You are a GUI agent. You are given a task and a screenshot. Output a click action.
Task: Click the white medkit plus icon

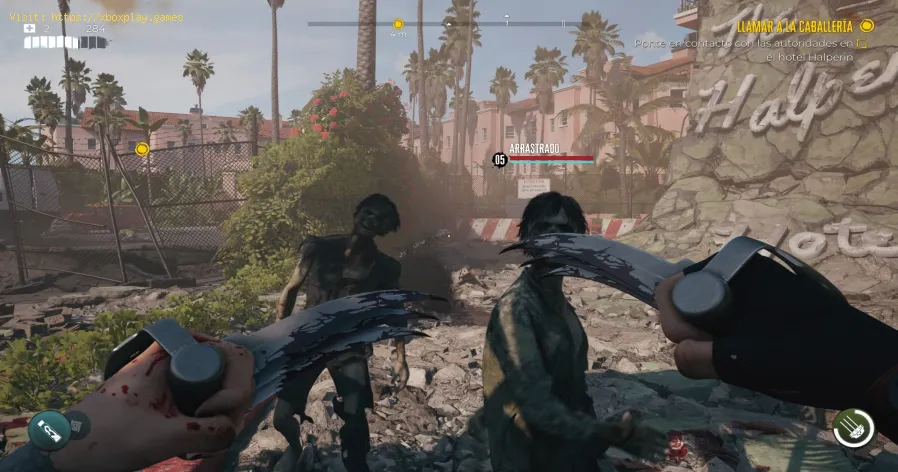pyautogui.click(x=30, y=29)
